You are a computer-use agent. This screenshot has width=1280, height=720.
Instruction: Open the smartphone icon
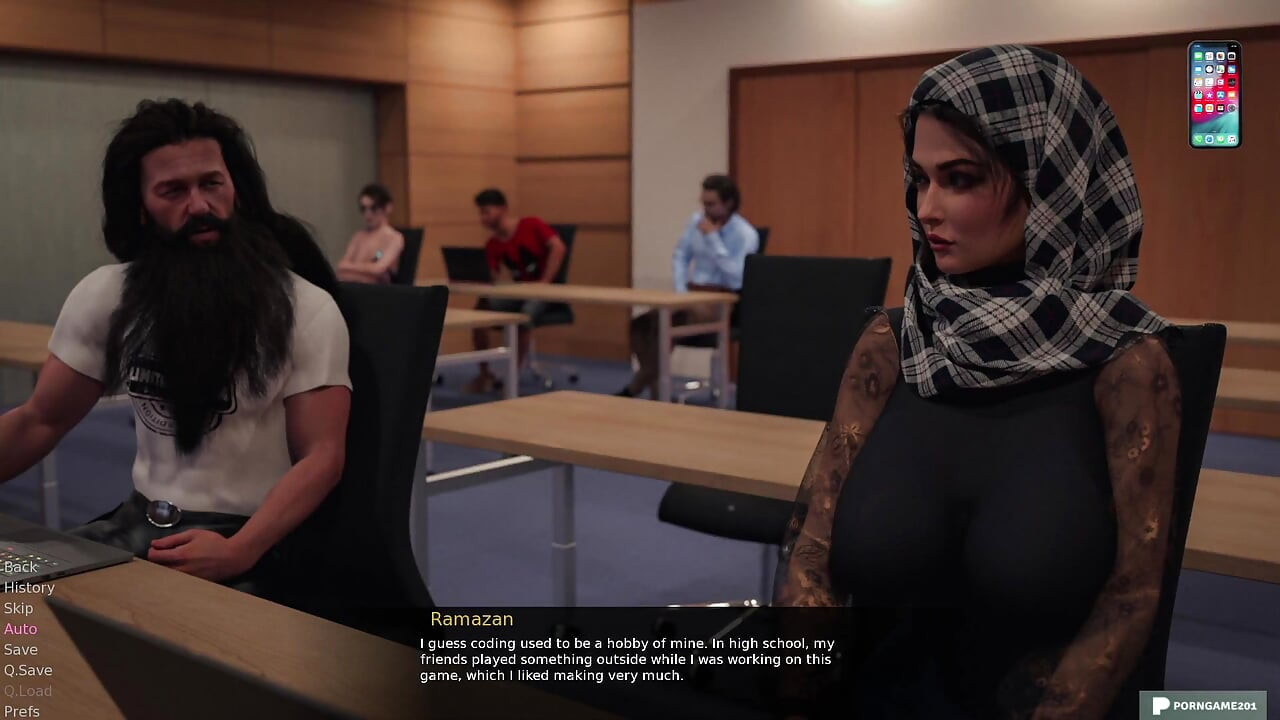[1214, 95]
